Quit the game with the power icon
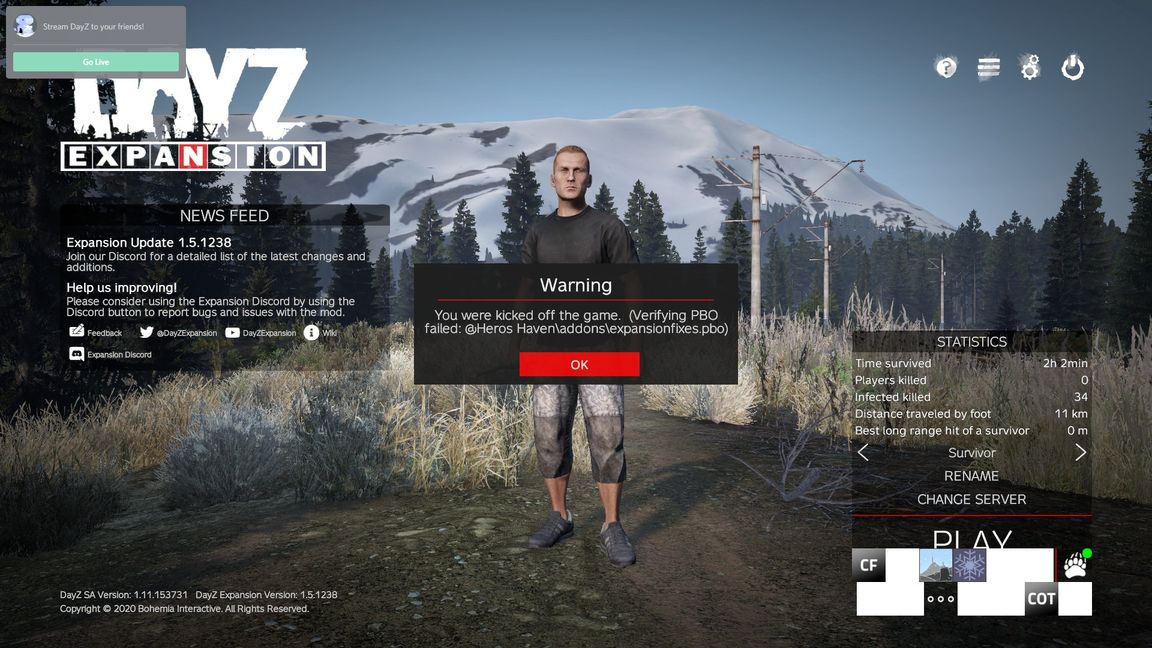The image size is (1152, 648). 1072,67
